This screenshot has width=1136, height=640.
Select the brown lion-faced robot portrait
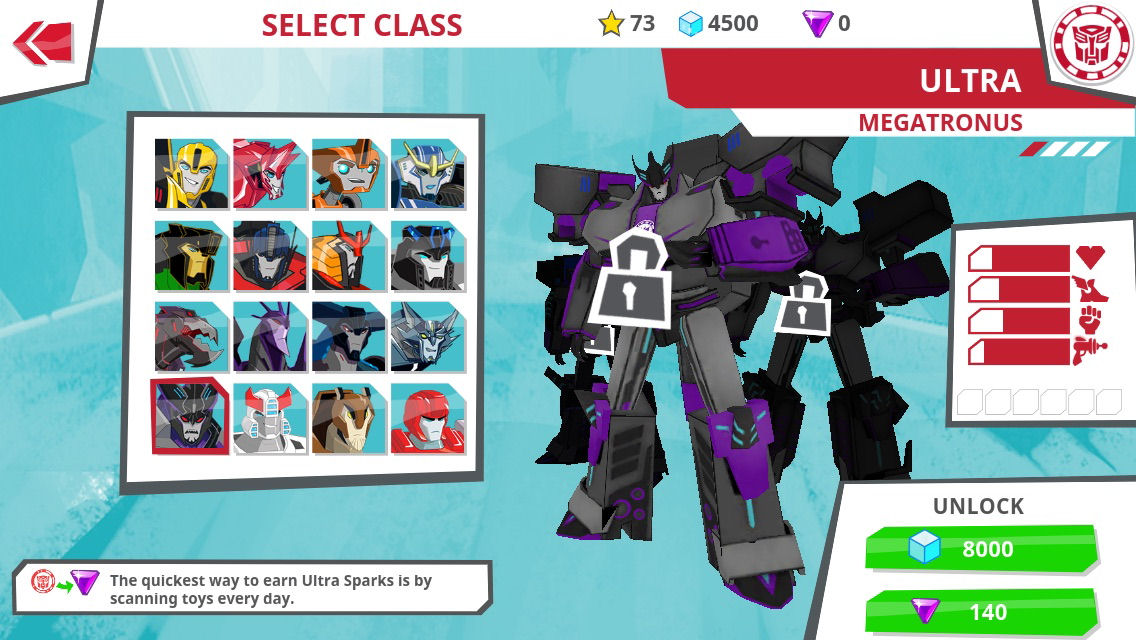349,418
